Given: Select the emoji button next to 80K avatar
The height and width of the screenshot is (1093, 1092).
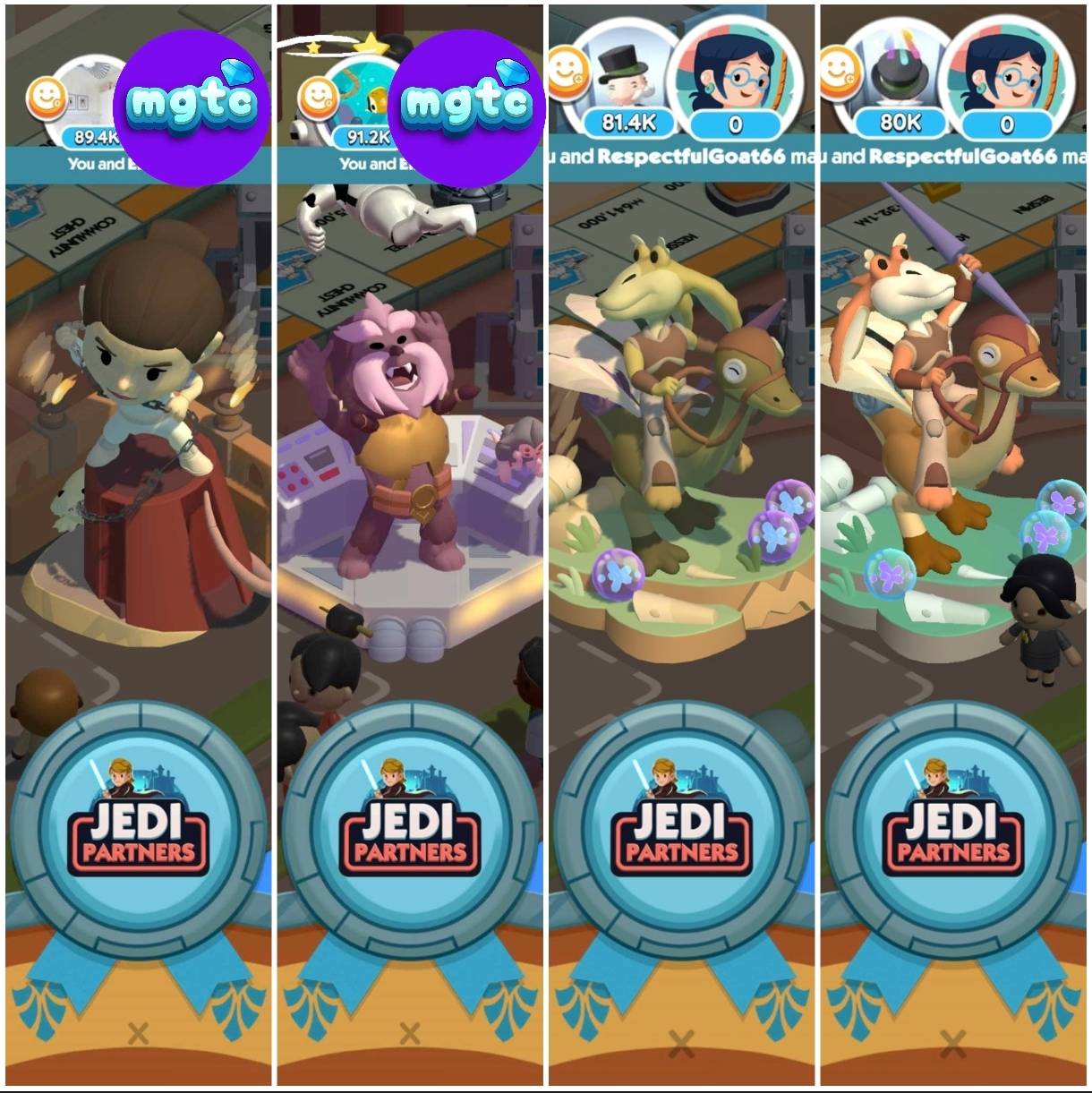Looking at the screenshot, I should 840,71.
